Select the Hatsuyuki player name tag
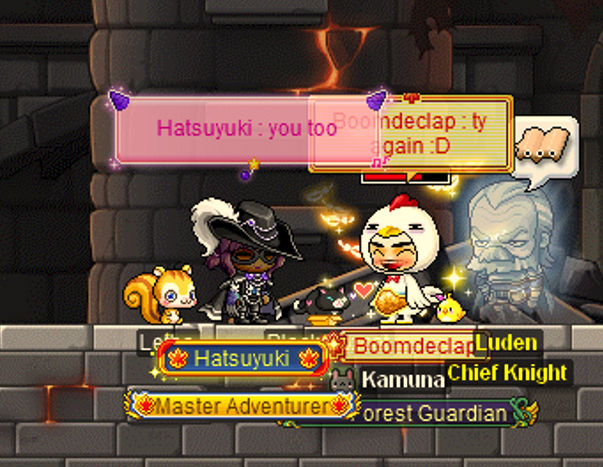 (242, 357)
